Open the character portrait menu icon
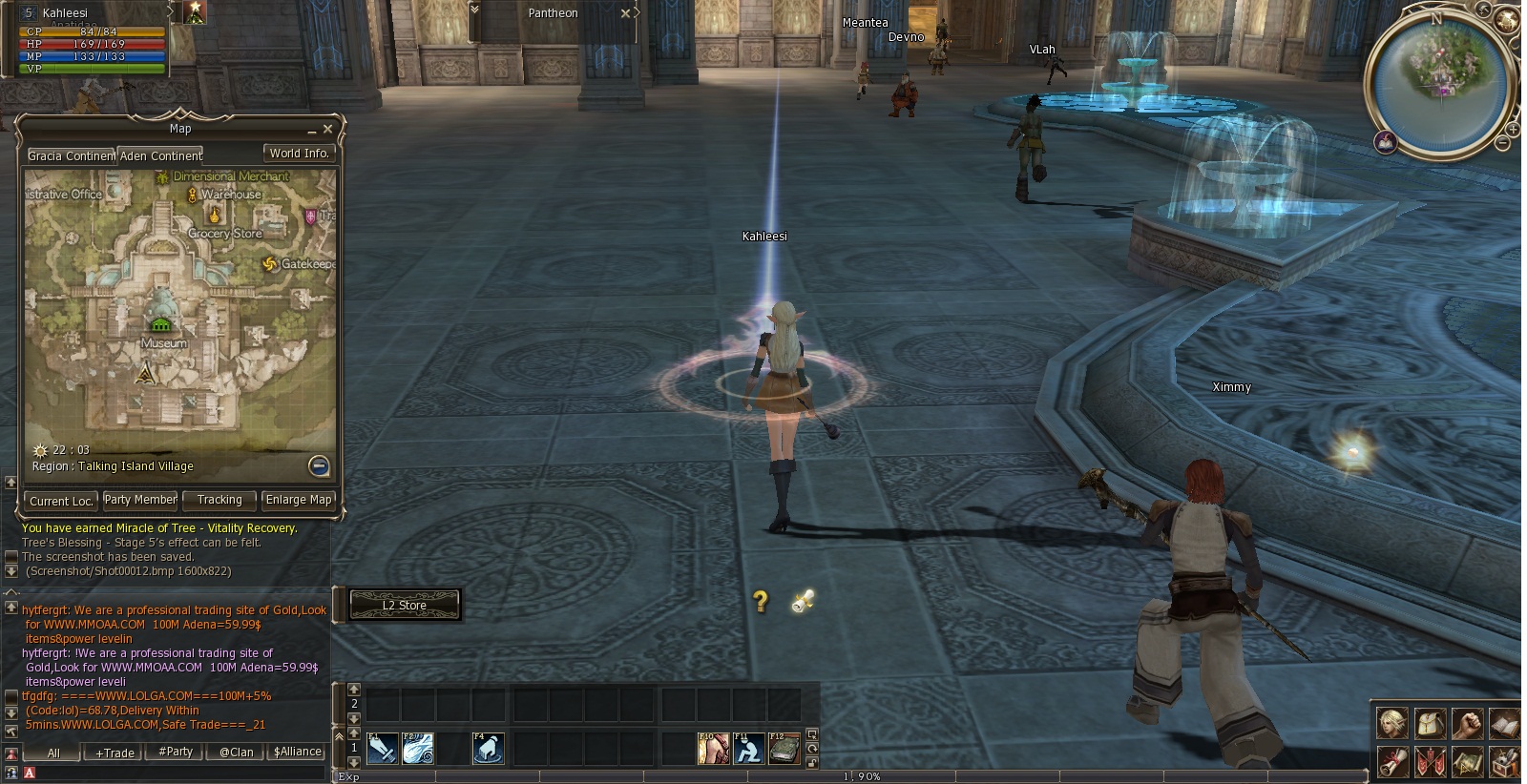 (1392, 724)
